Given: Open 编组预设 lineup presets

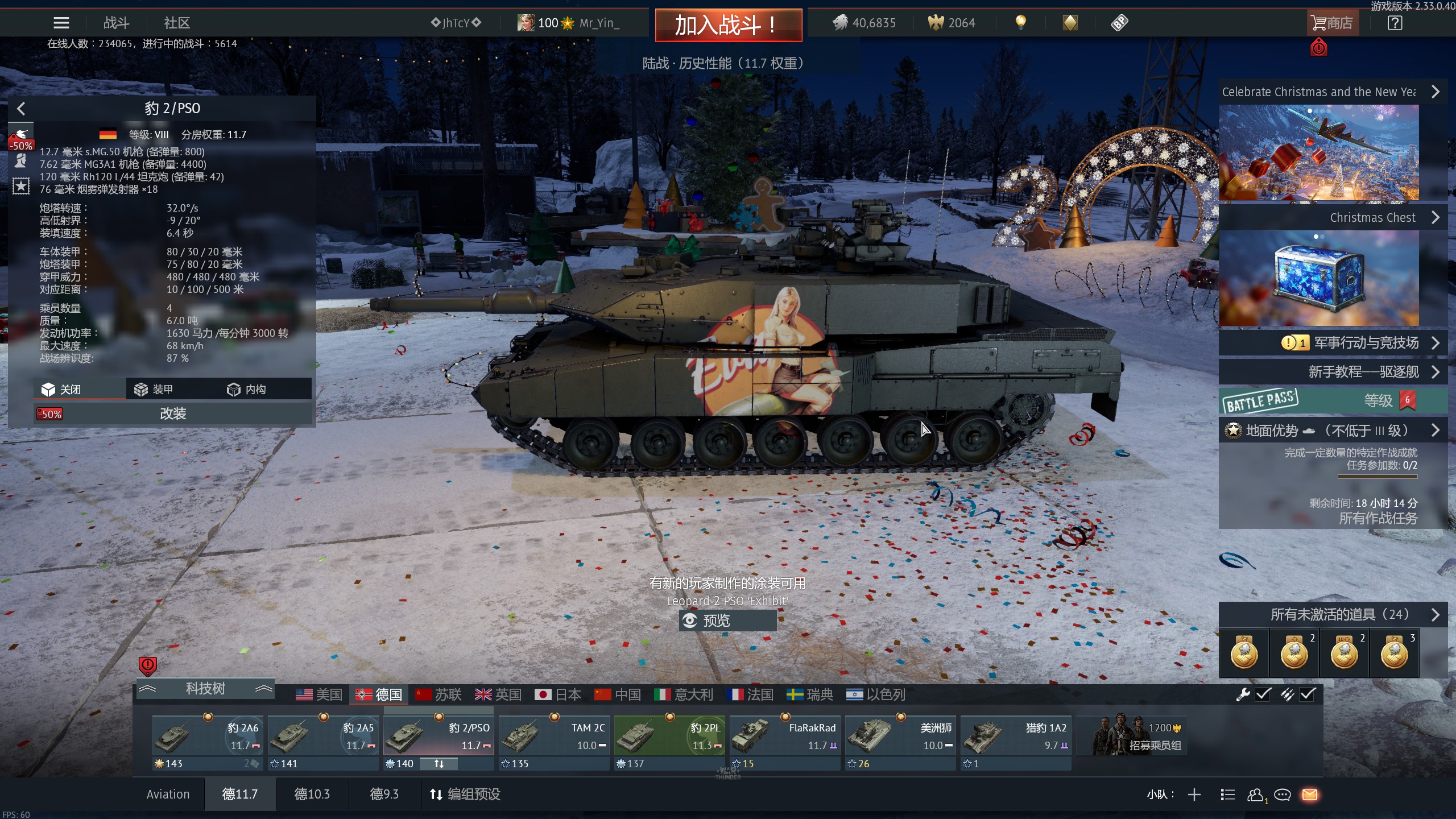Looking at the screenshot, I should tap(465, 794).
